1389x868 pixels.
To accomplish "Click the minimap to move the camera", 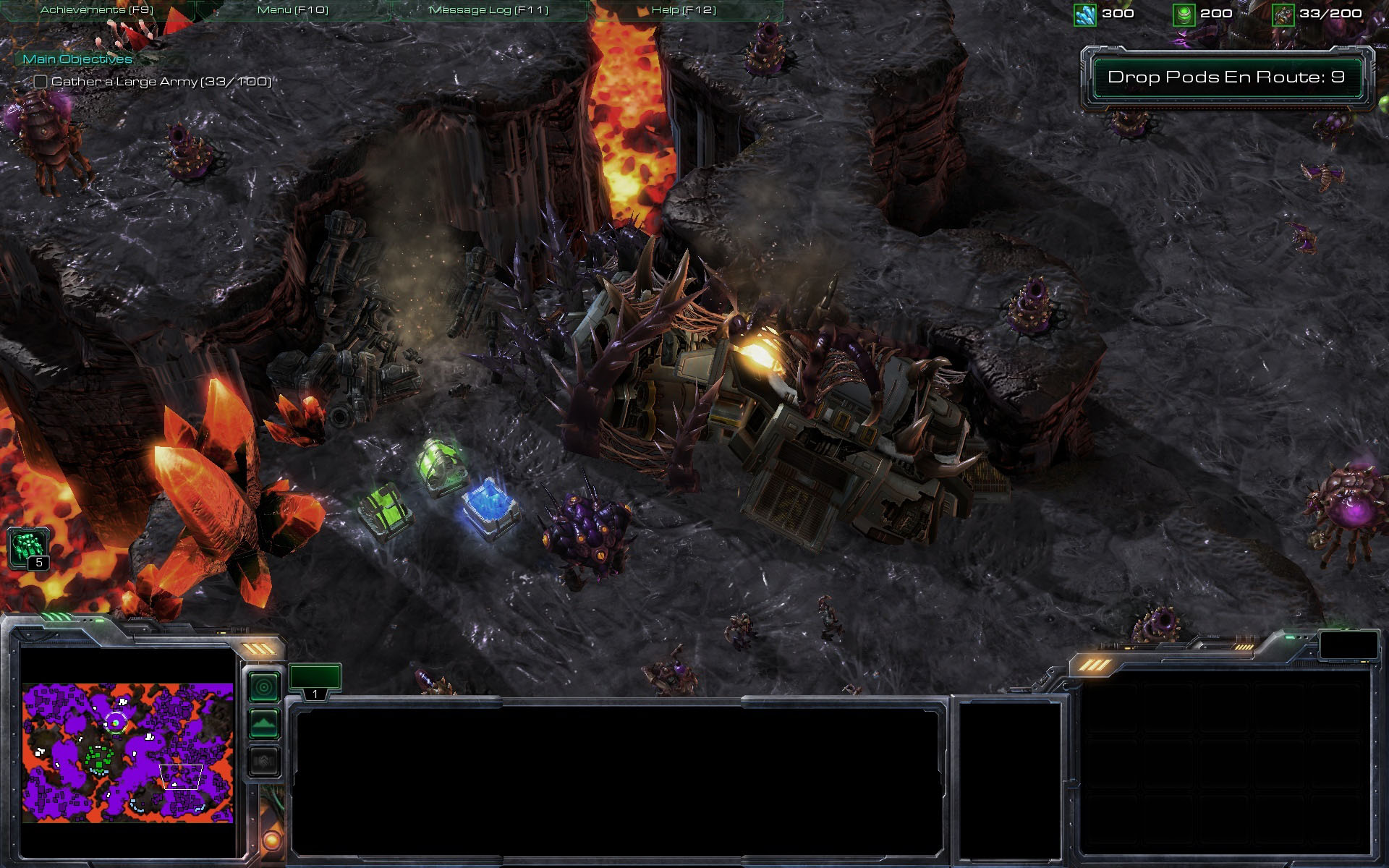I will pos(127,752).
